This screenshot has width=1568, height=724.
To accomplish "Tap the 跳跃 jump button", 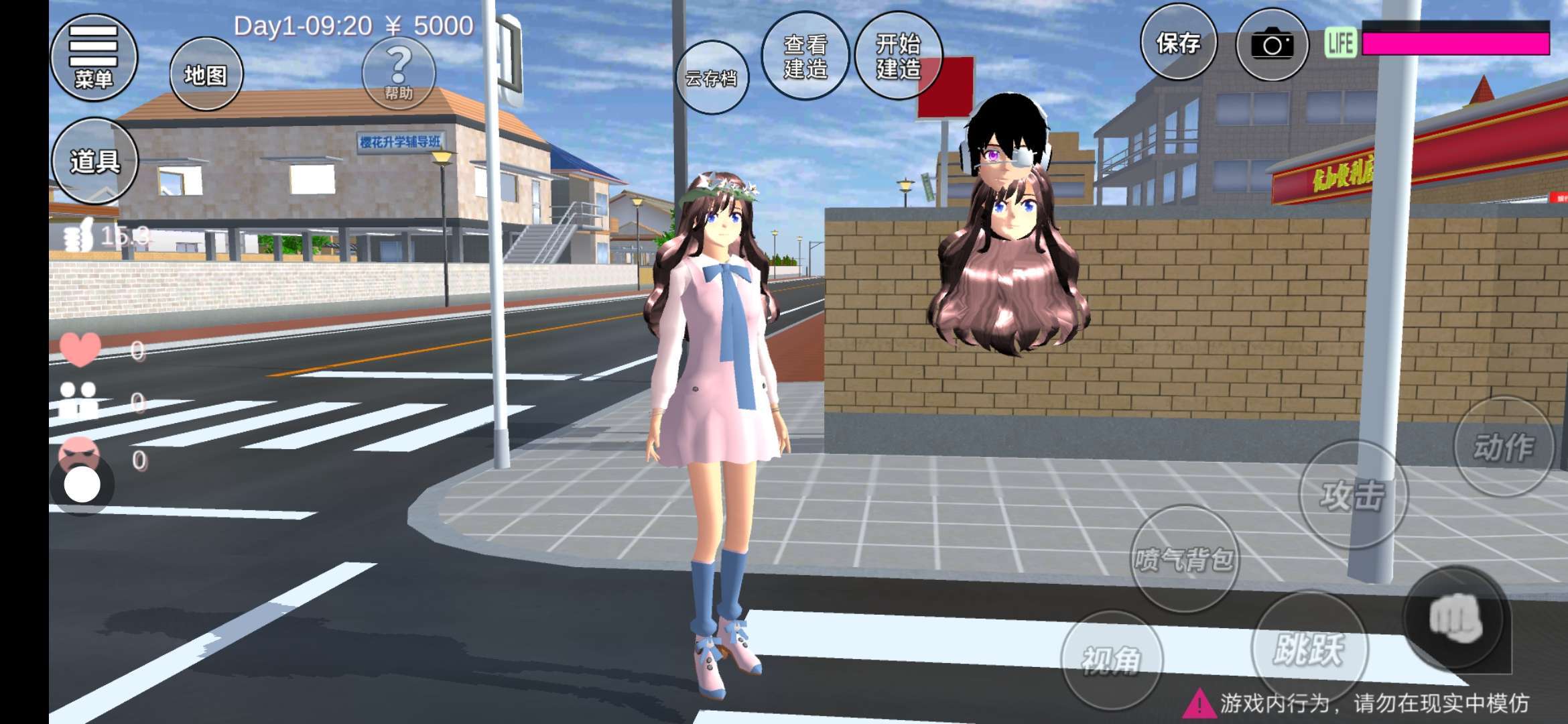I will pyautogui.click(x=1308, y=648).
